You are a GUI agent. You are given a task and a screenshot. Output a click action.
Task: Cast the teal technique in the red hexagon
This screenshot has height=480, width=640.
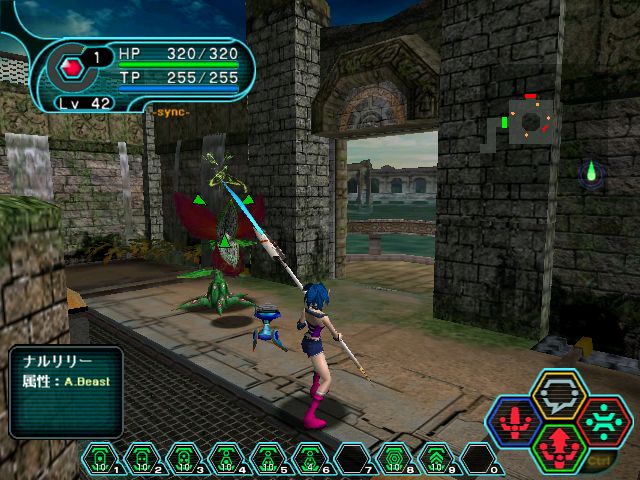click(602, 421)
